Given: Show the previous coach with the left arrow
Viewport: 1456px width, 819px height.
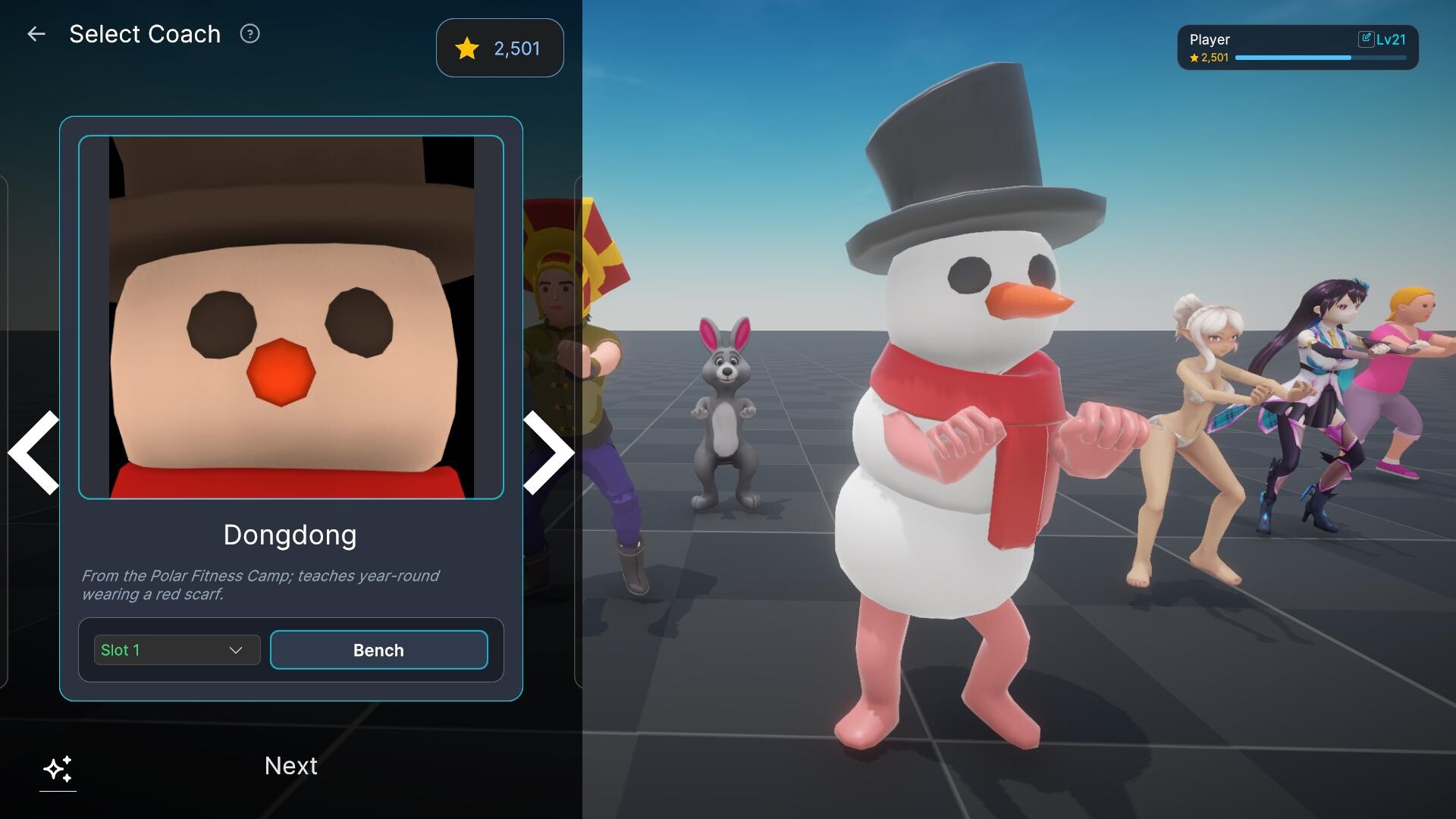Looking at the screenshot, I should tap(32, 453).
